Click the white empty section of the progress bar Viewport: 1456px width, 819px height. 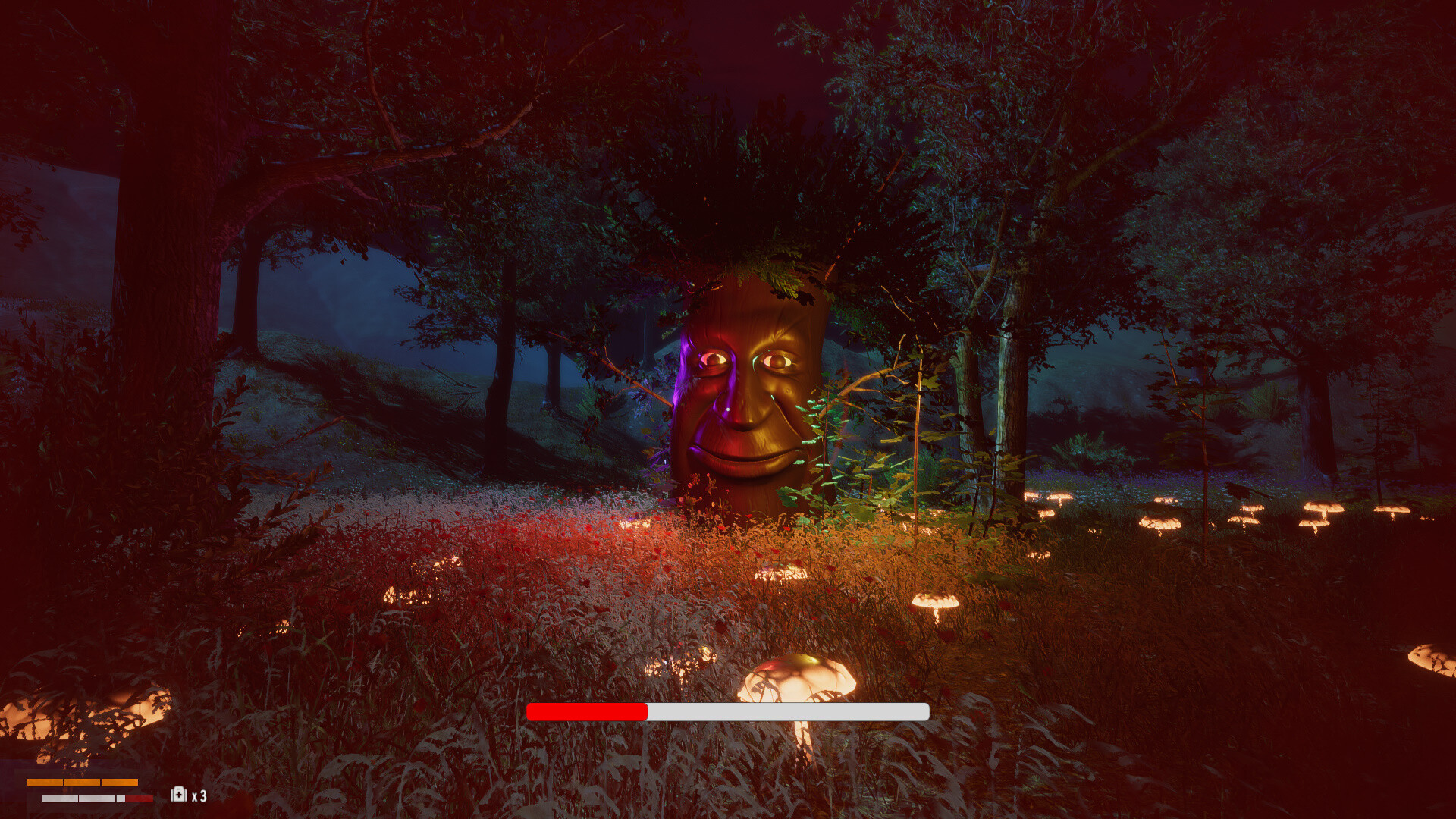(789, 713)
